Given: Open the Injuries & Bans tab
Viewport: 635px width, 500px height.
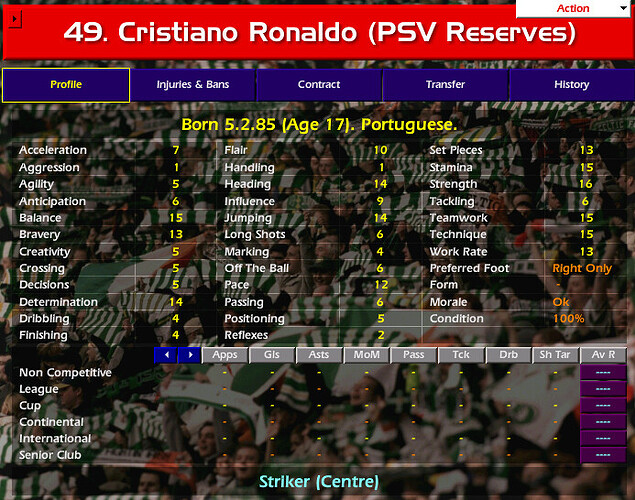Looking at the screenshot, I should [193, 85].
